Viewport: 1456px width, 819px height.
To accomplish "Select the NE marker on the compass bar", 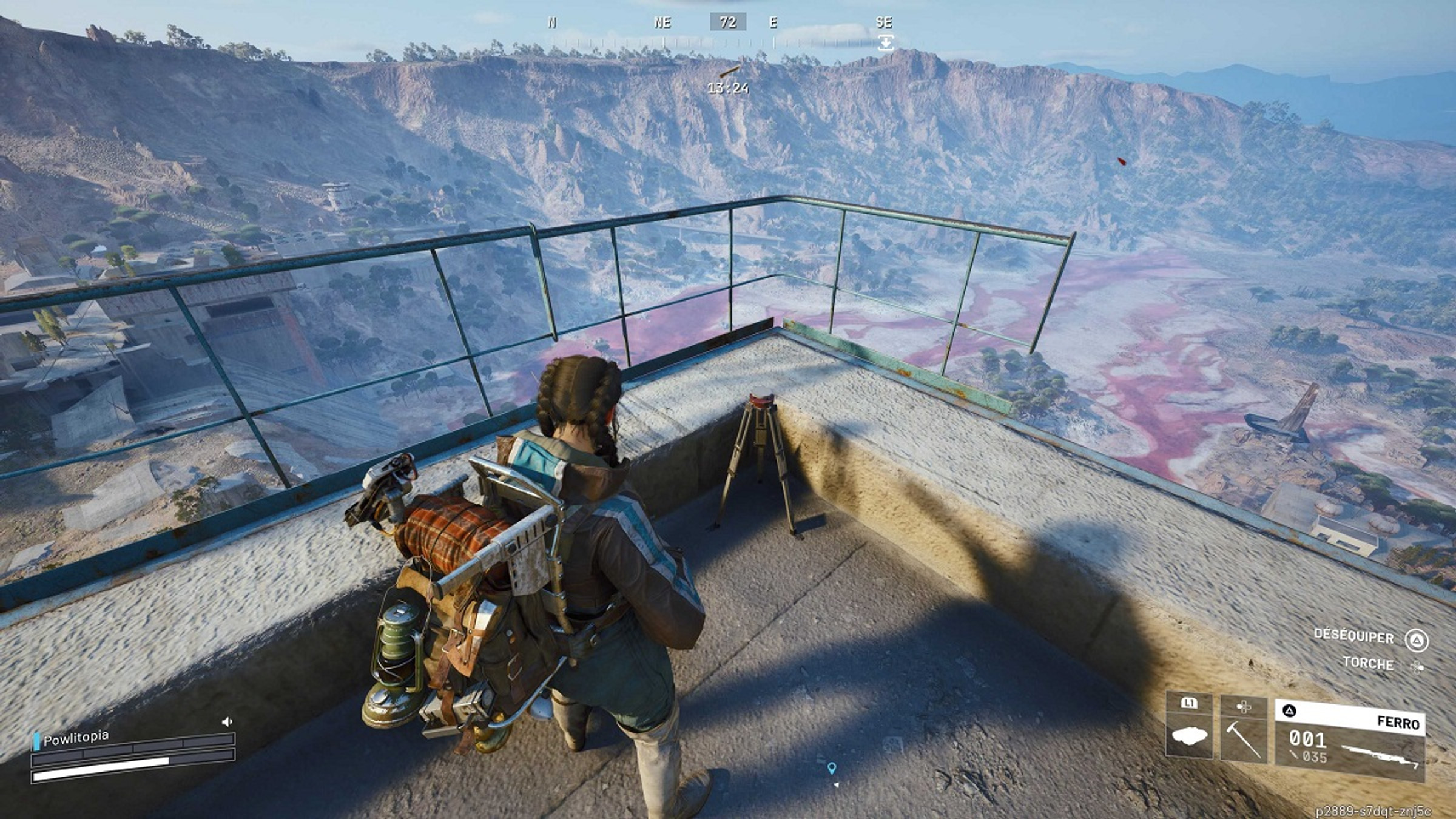I will 662,22.
